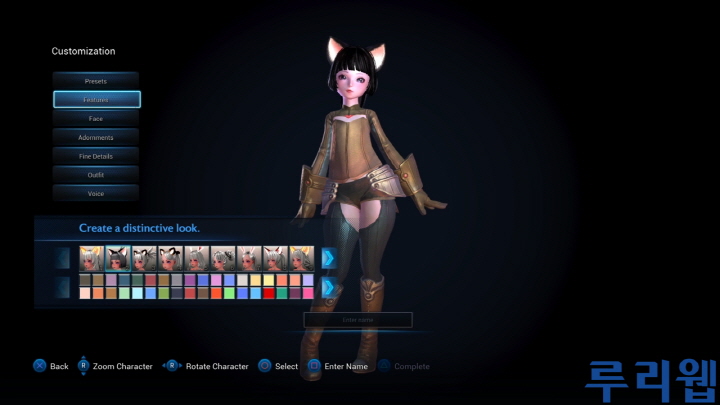This screenshot has height=405, width=720.
Task: Open the Face customization section
Action: 96,119
